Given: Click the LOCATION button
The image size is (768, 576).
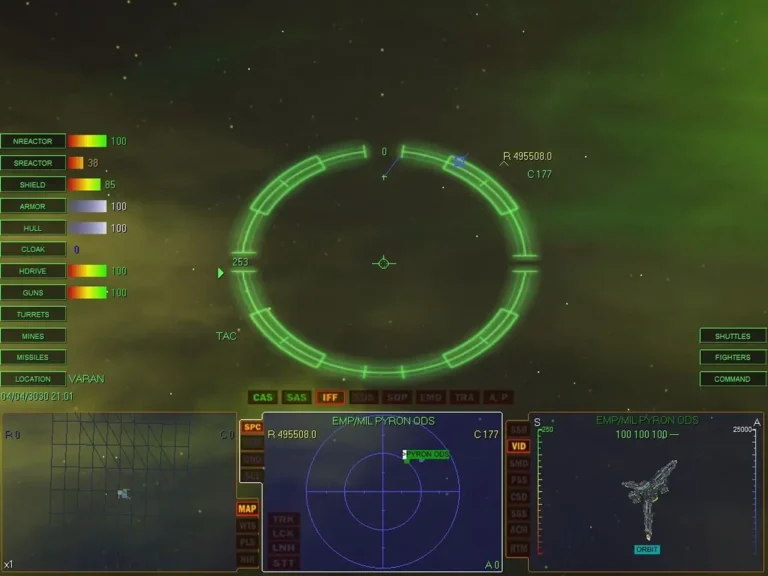Looking at the screenshot, I should point(33,379).
